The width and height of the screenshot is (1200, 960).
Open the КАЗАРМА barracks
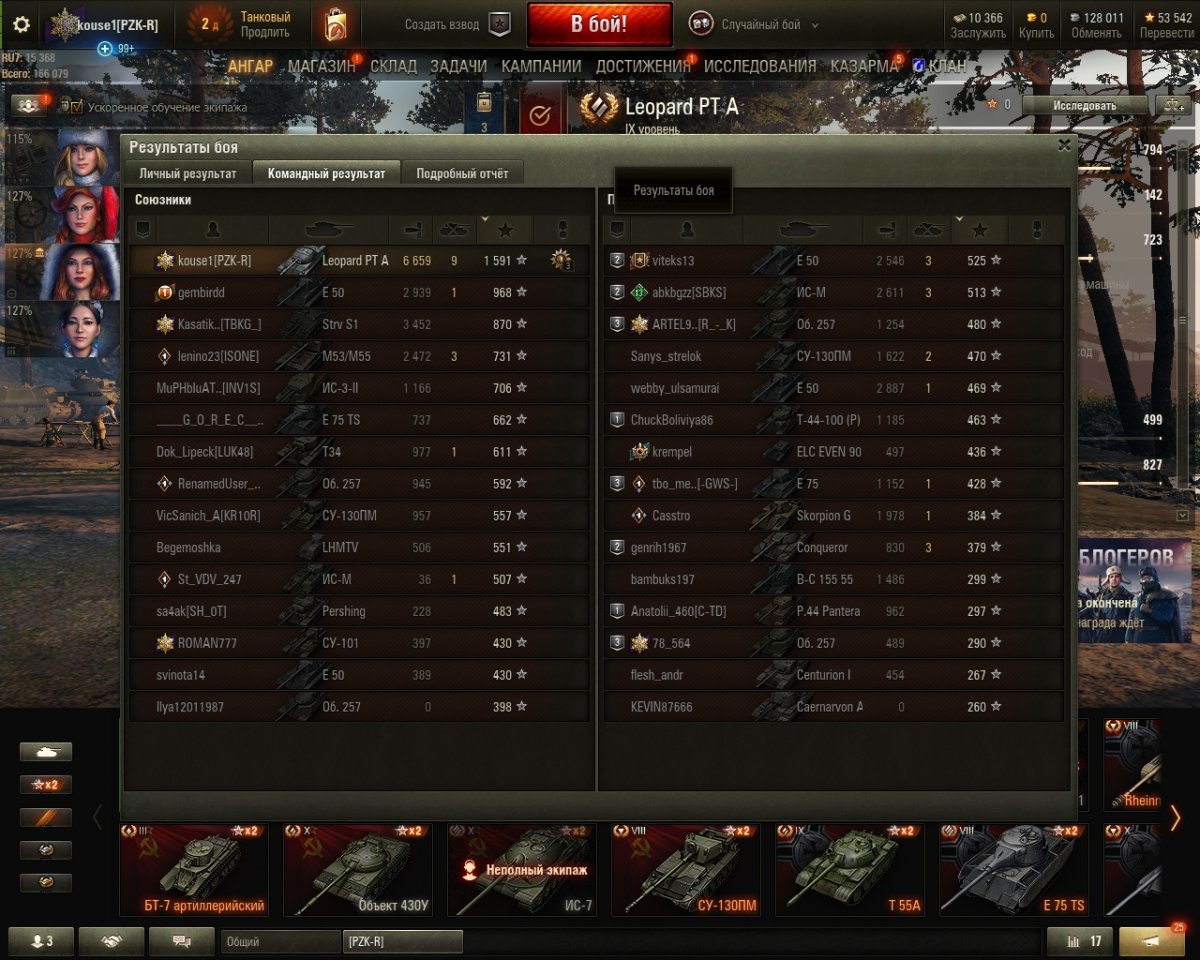point(864,67)
